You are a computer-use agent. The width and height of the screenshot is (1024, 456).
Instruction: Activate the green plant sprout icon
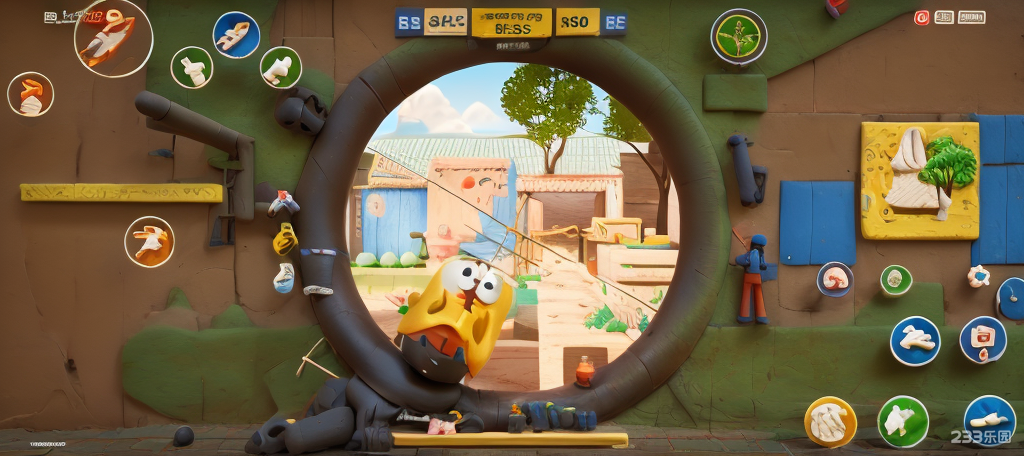click(739, 36)
